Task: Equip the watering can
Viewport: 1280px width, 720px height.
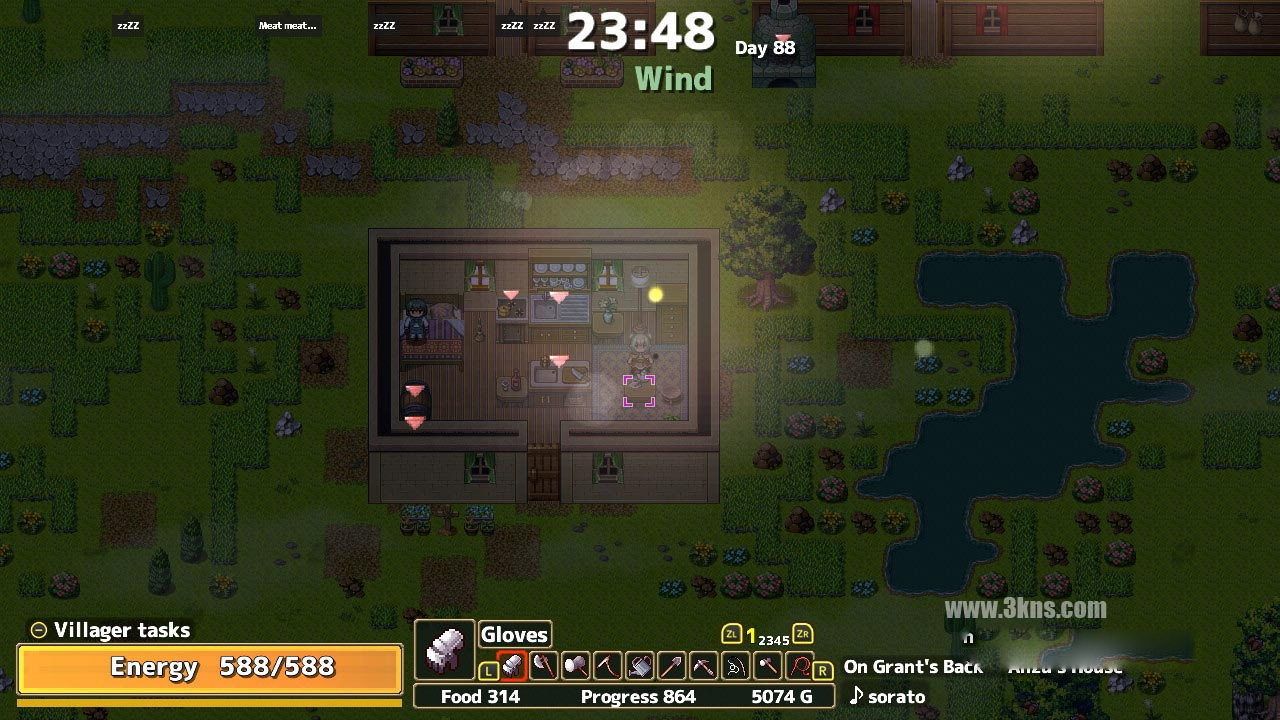Action: click(640, 665)
